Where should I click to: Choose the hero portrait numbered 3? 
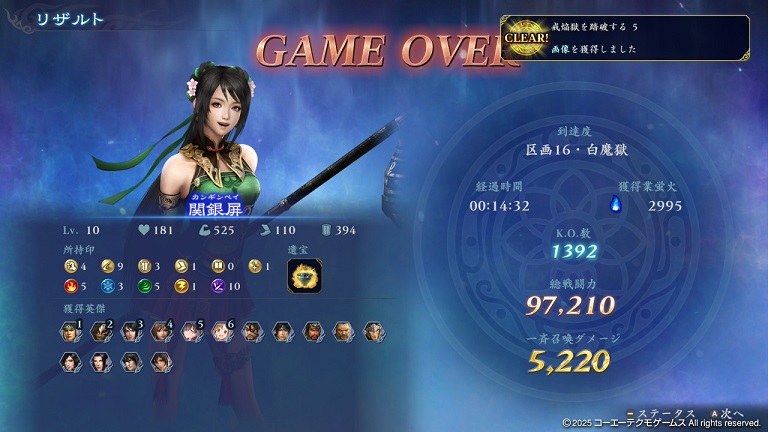point(130,332)
